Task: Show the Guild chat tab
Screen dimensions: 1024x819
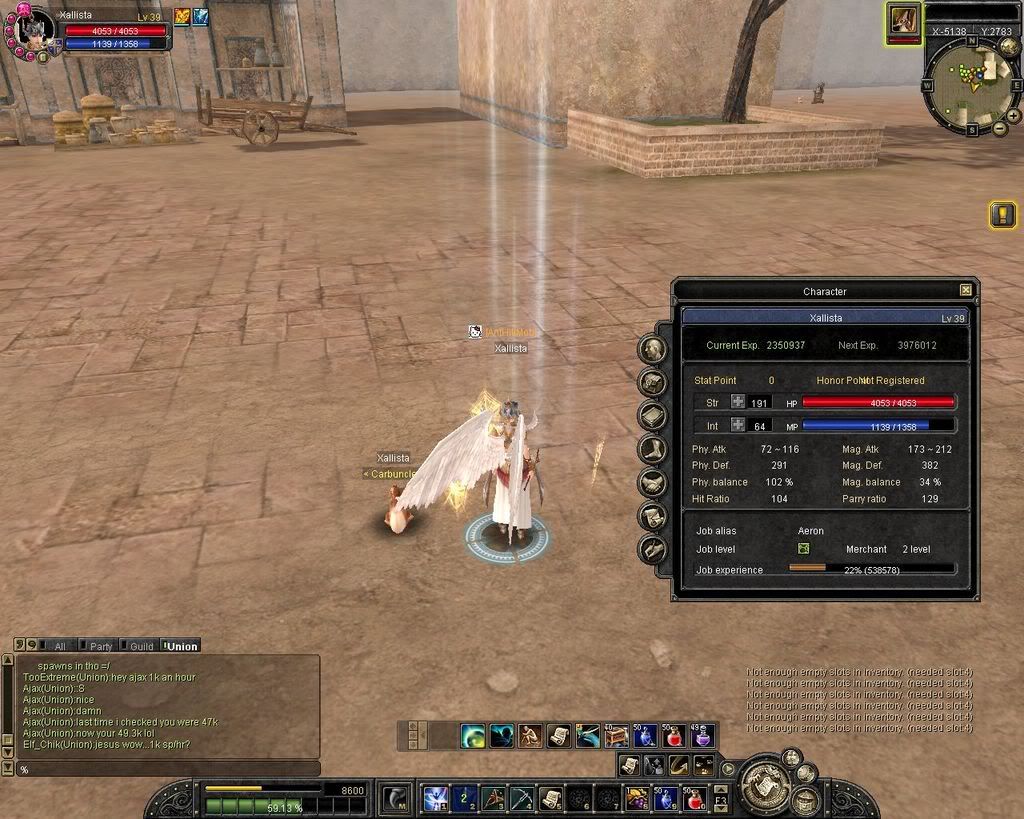Action: coord(138,646)
